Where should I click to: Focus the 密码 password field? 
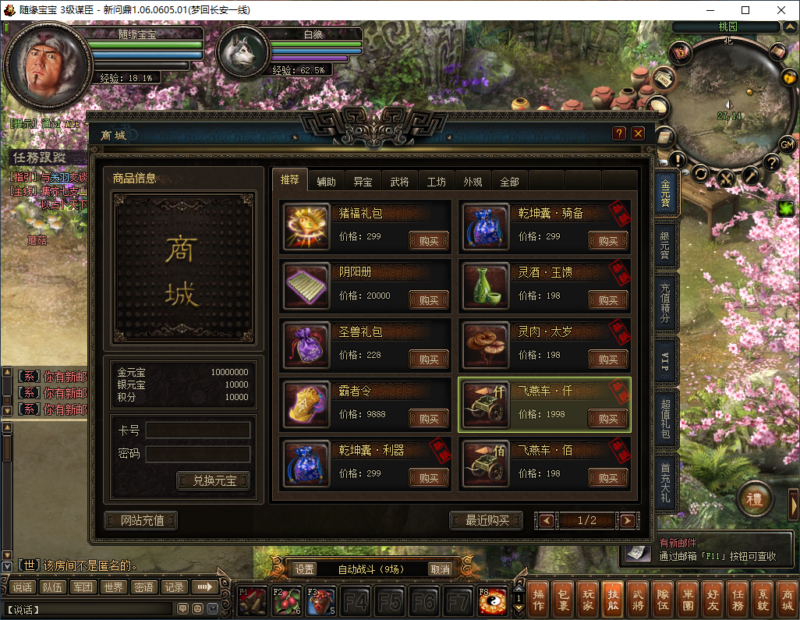(x=197, y=454)
